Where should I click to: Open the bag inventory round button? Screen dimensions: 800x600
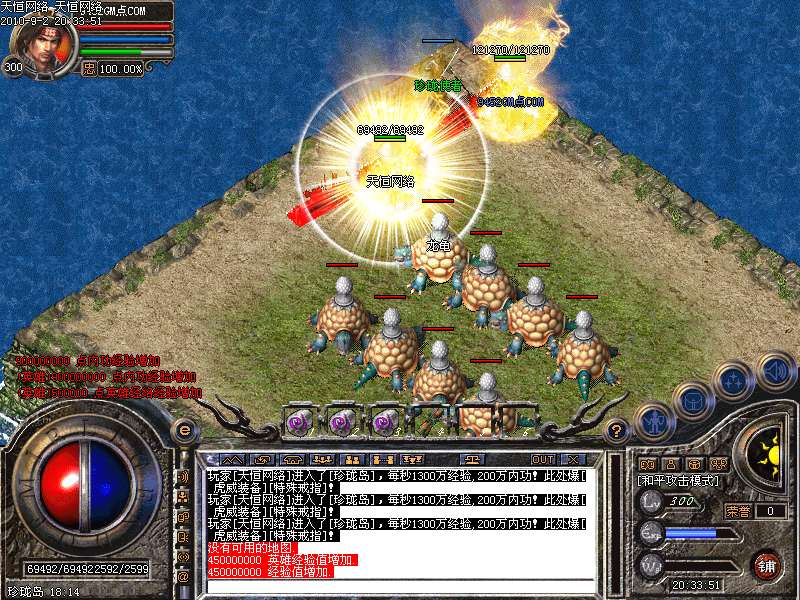pyautogui.click(x=691, y=400)
